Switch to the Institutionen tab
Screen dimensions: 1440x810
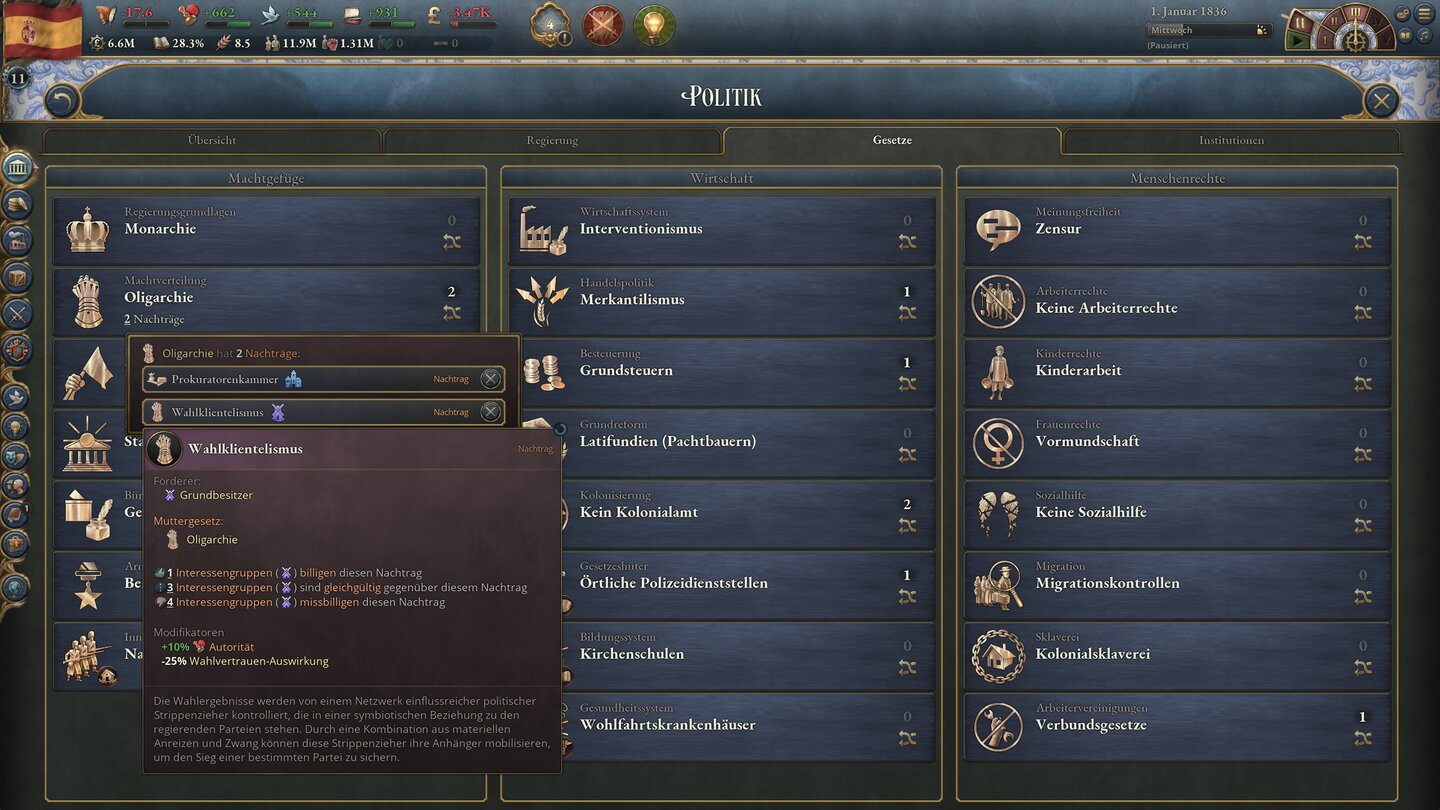coord(1230,140)
